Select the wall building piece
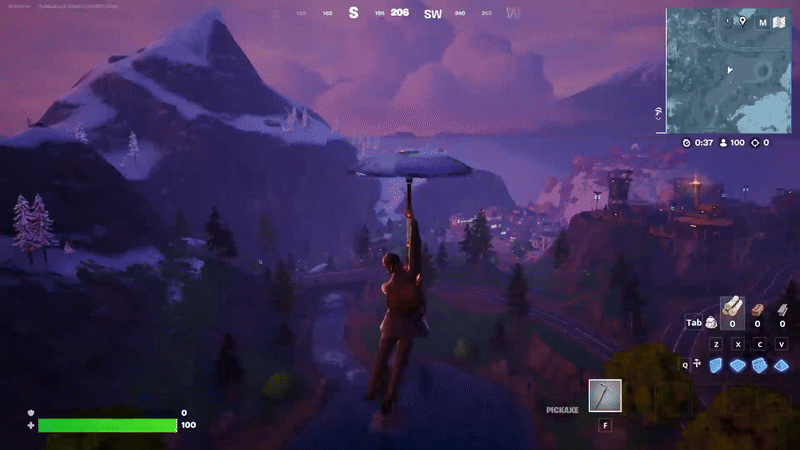 tap(716, 365)
